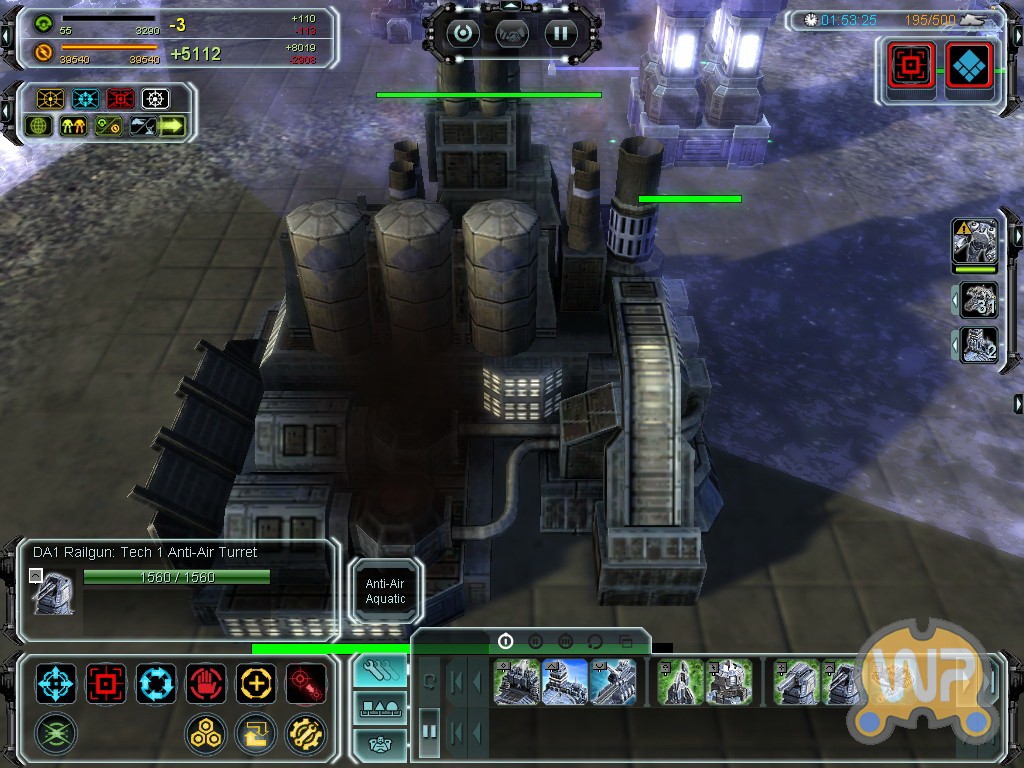This screenshot has height=768, width=1024.
Task: Build the land factory from the build bar
Action: pos(517,682)
